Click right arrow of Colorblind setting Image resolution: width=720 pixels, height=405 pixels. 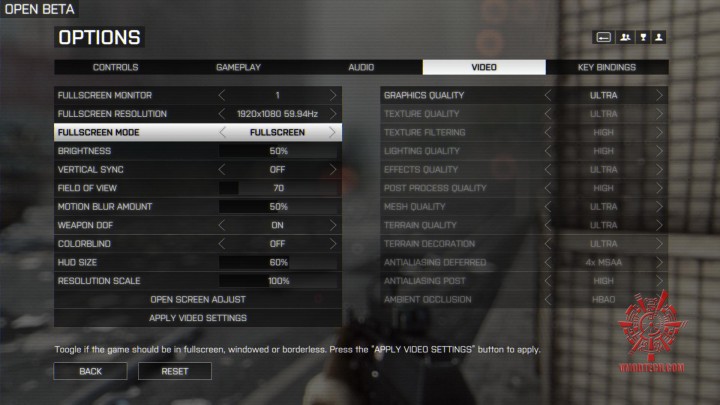[332, 244]
